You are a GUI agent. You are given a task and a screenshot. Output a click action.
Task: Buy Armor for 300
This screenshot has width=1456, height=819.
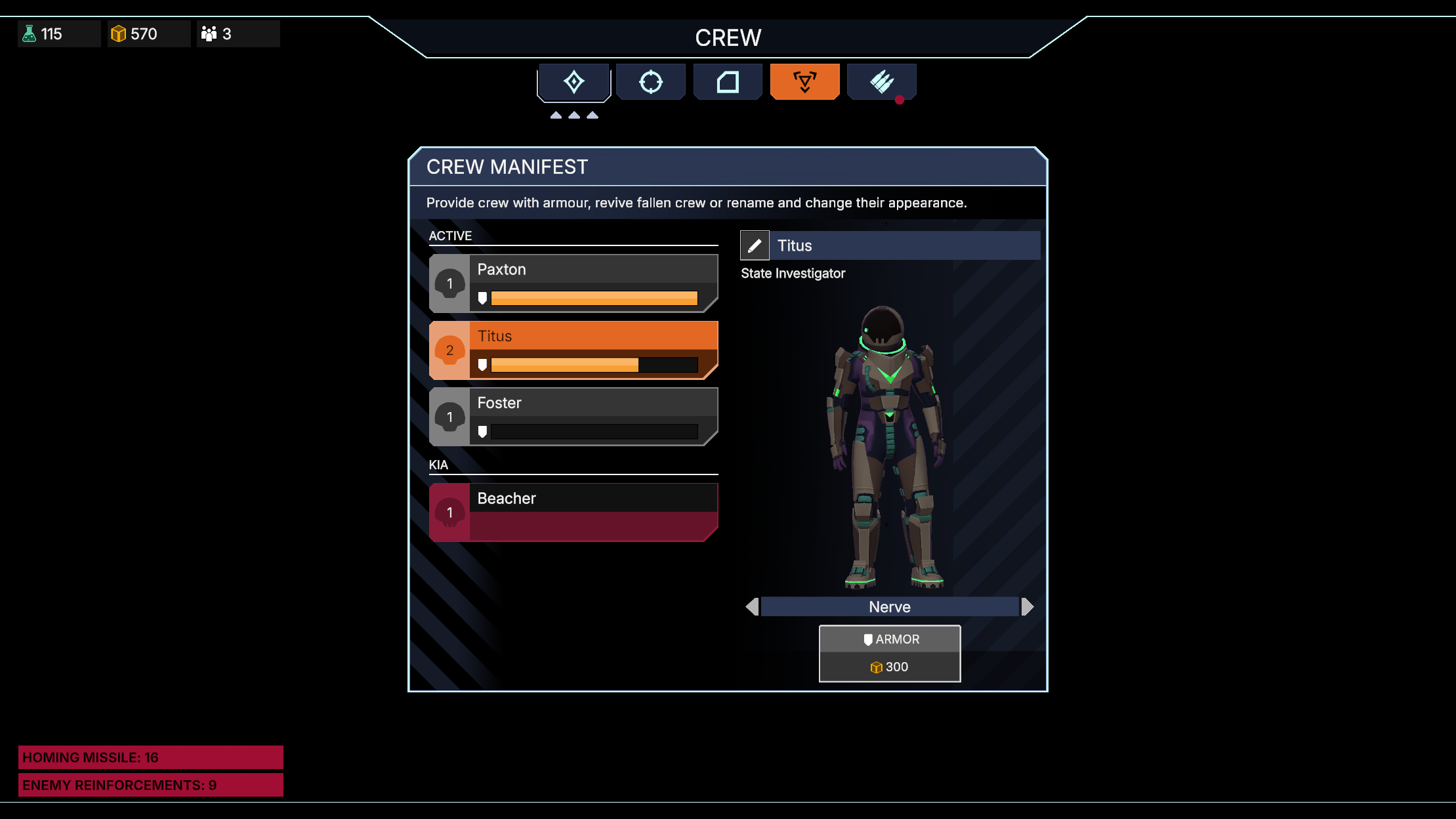pyautogui.click(x=889, y=654)
